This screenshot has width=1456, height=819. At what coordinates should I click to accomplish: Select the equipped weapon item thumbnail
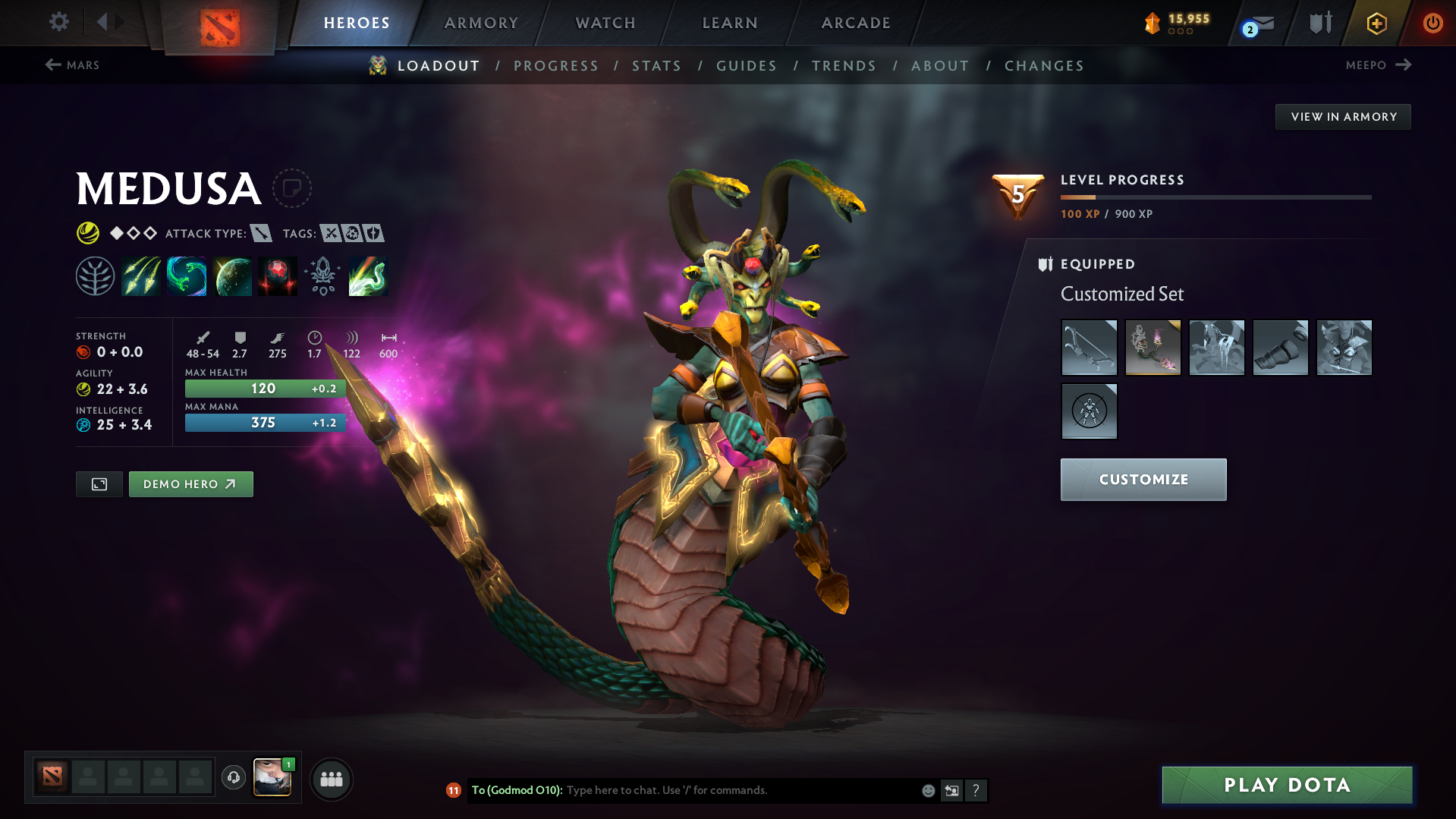pos(1089,348)
